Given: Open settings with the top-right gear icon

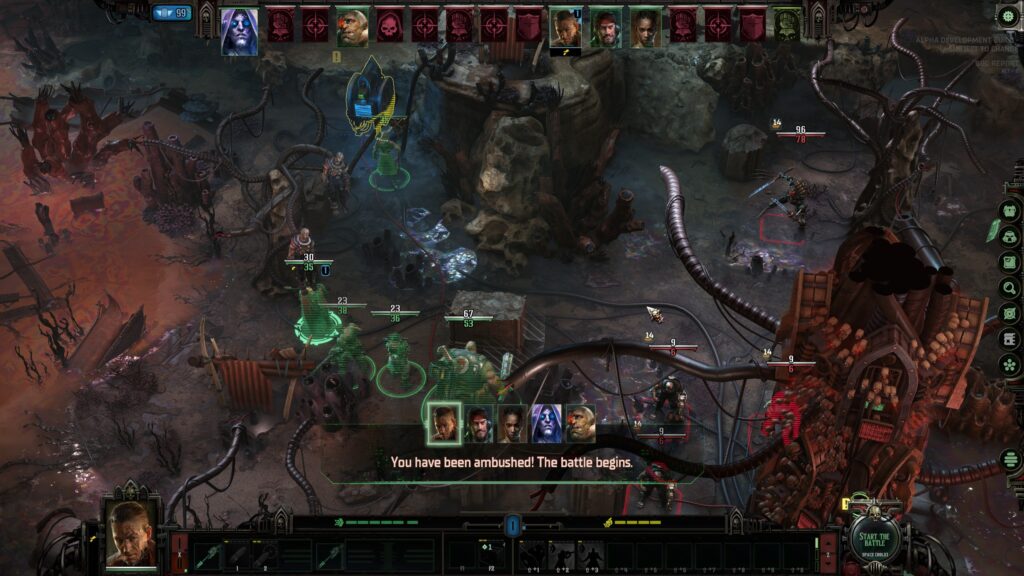Looking at the screenshot, I should (1008, 15).
